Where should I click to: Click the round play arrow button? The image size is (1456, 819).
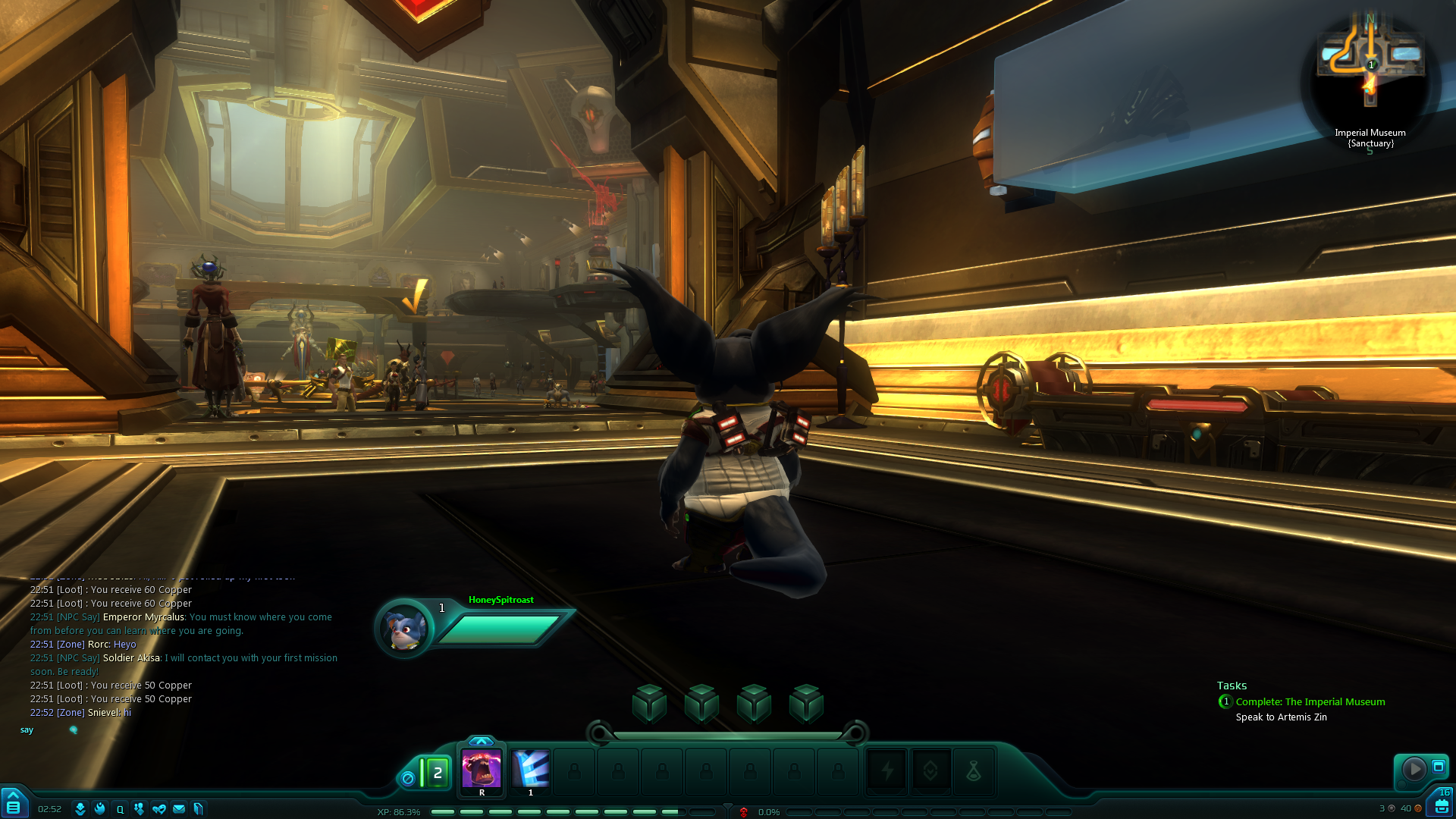(1414, 769)
